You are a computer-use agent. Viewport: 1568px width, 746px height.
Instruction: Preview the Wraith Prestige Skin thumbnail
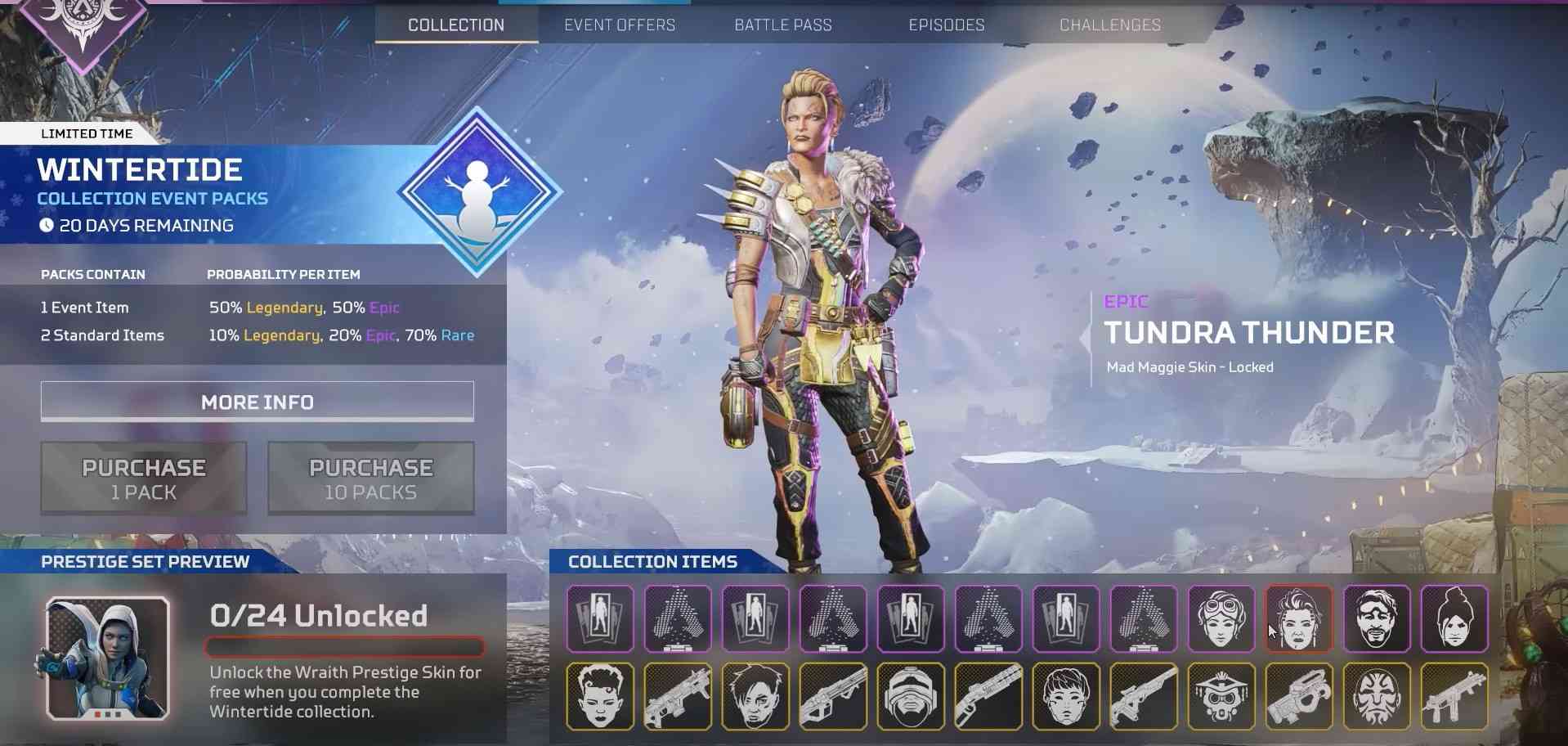[x=108, y=658]
